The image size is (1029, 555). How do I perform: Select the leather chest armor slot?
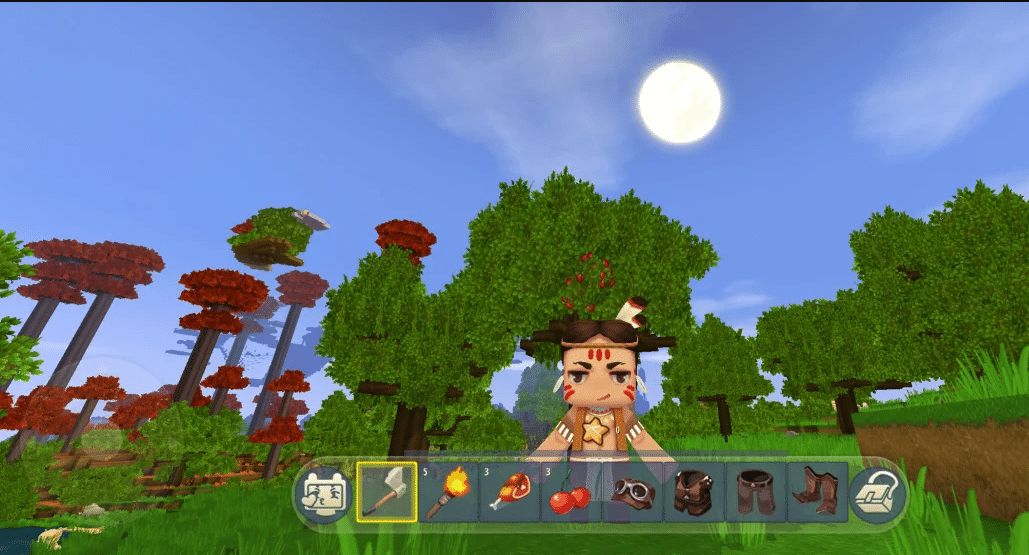[694, 492]
